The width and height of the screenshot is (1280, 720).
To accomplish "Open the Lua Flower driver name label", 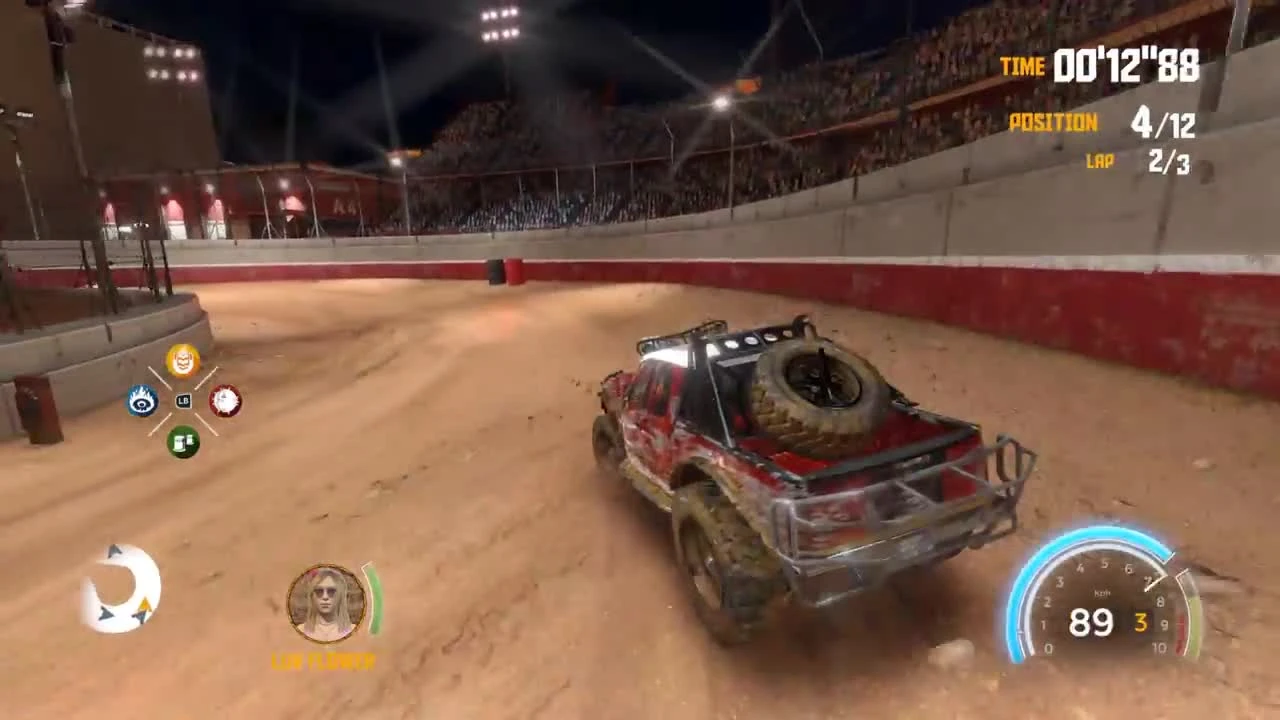I will tap(323, 661).
